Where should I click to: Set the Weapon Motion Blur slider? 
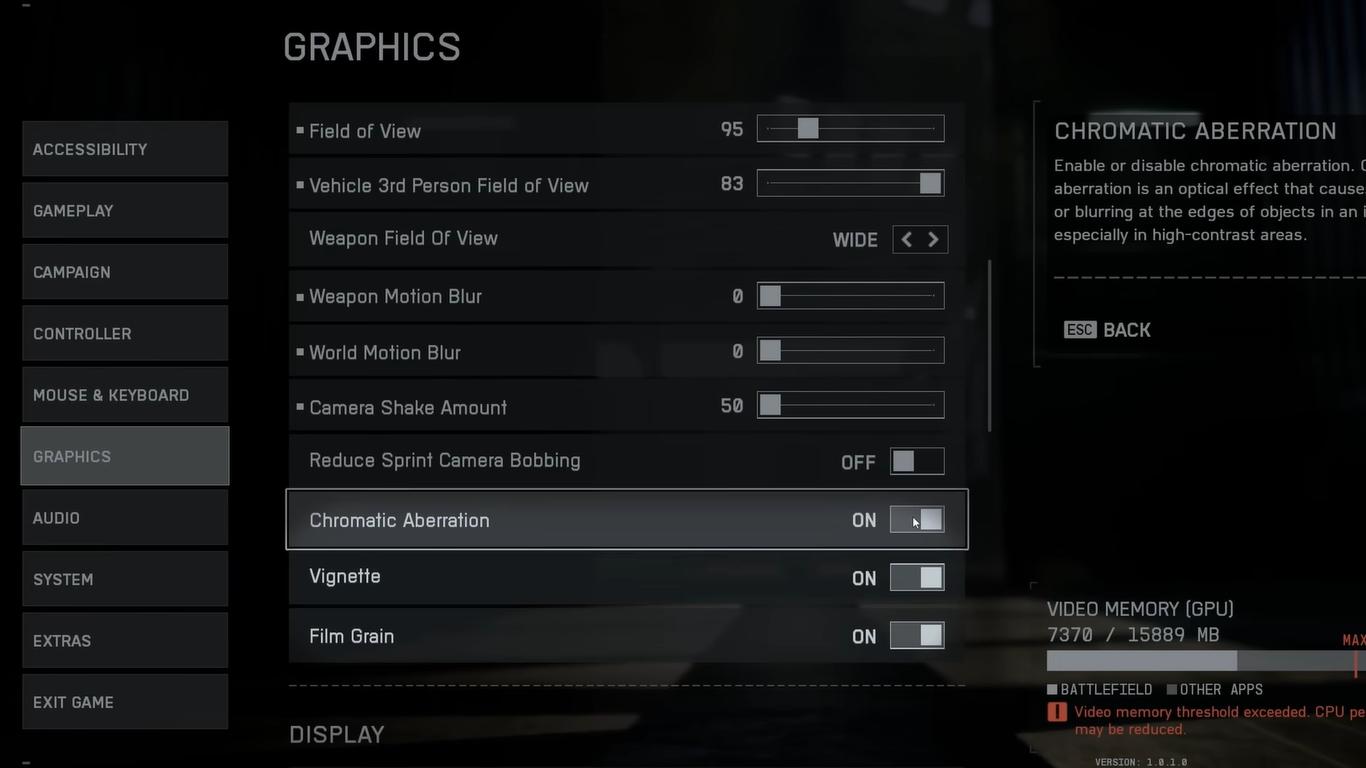pyautogui.click(x=850, y=296)
